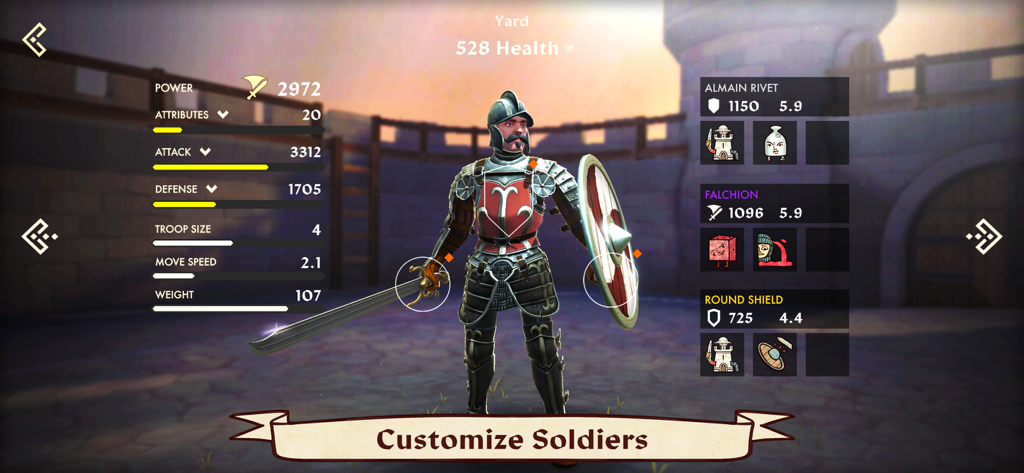Image resolution: width=1024 pixels, height=473 pixels.
Task: Select the tower perk under Almain Rivet
Action: tap(722, 143)
